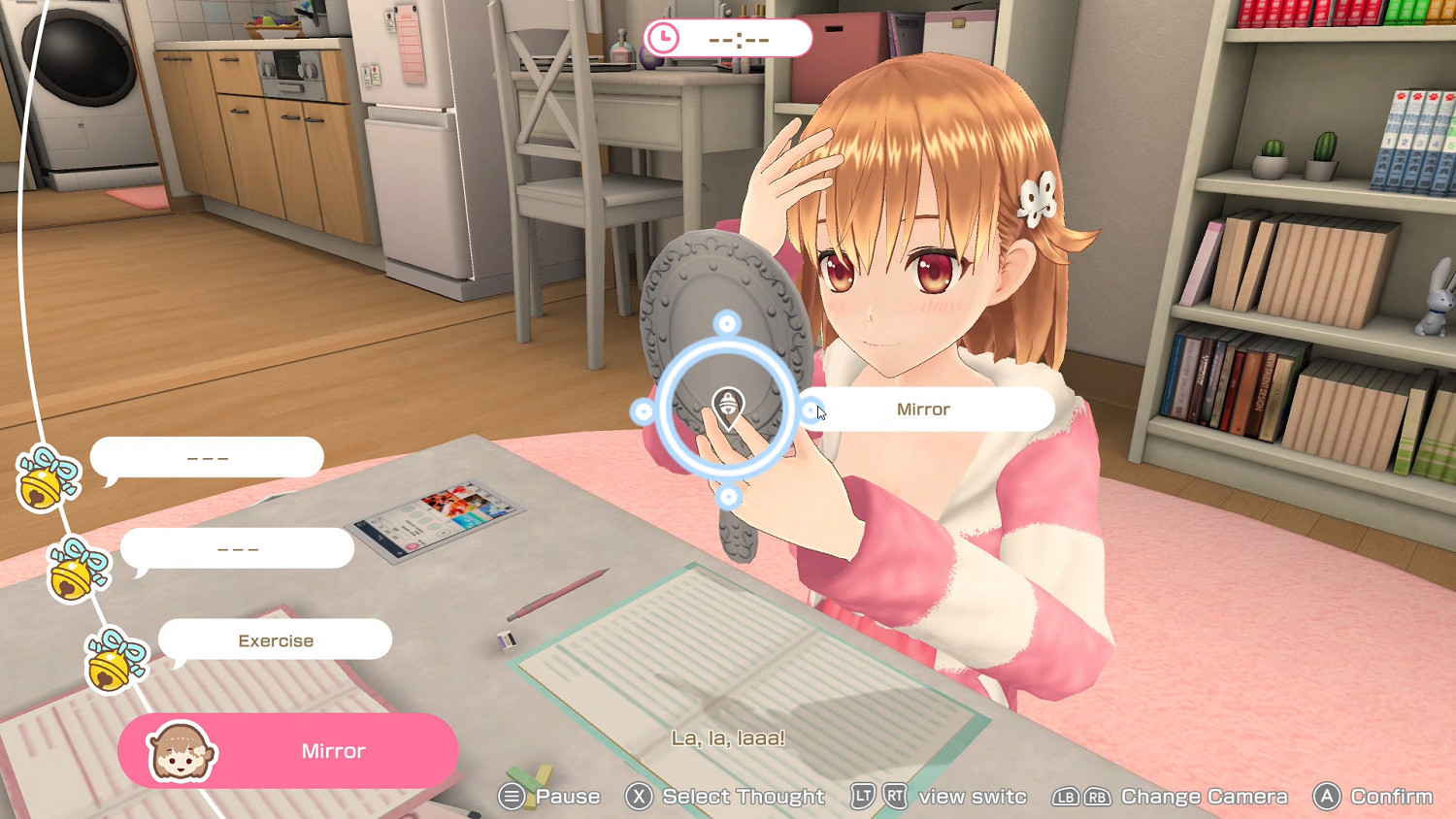Expand the first blank thought bubble
This screenshot has height=819, width=1456.
click(207, 456)
